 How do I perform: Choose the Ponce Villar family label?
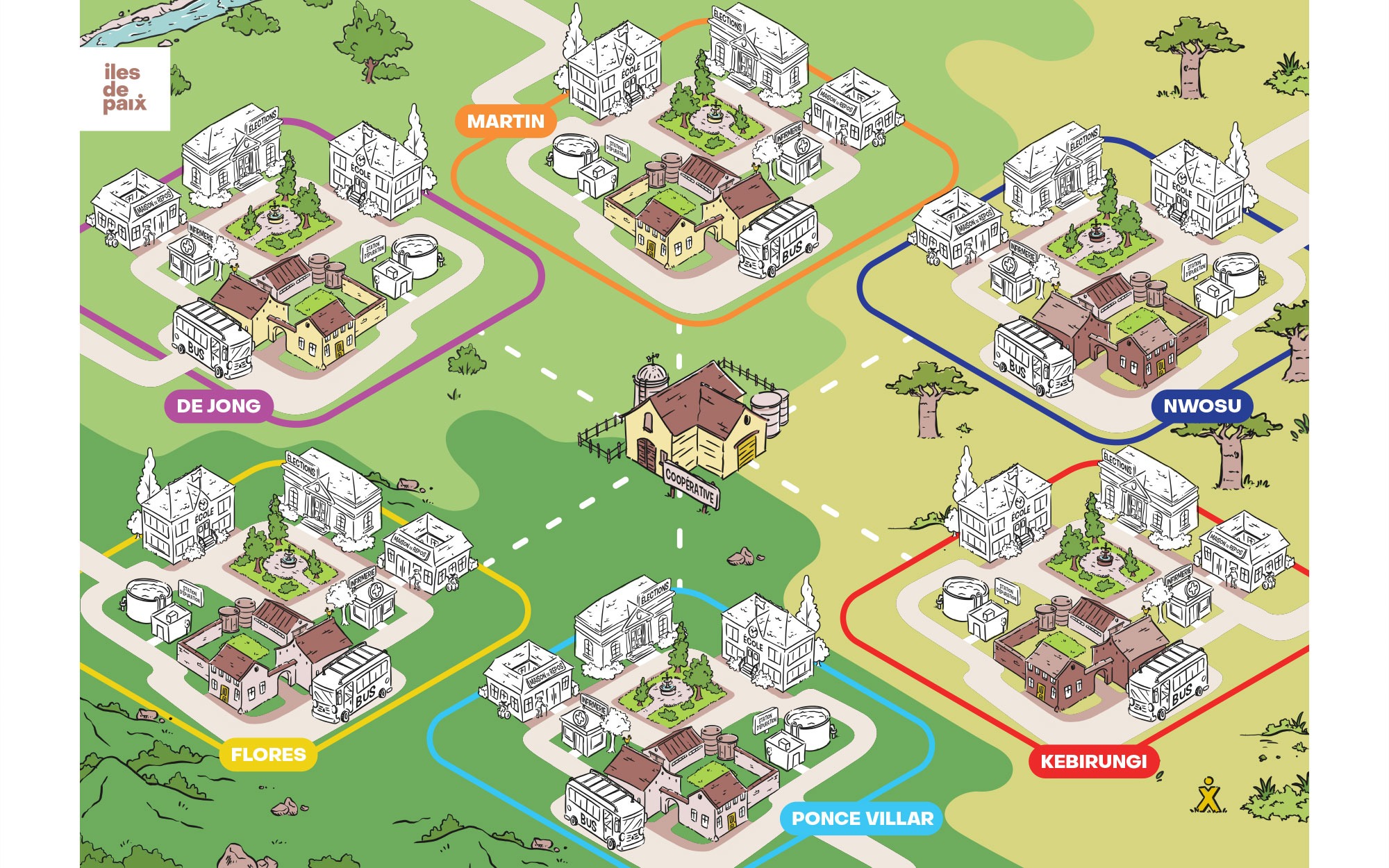point(862,819)
